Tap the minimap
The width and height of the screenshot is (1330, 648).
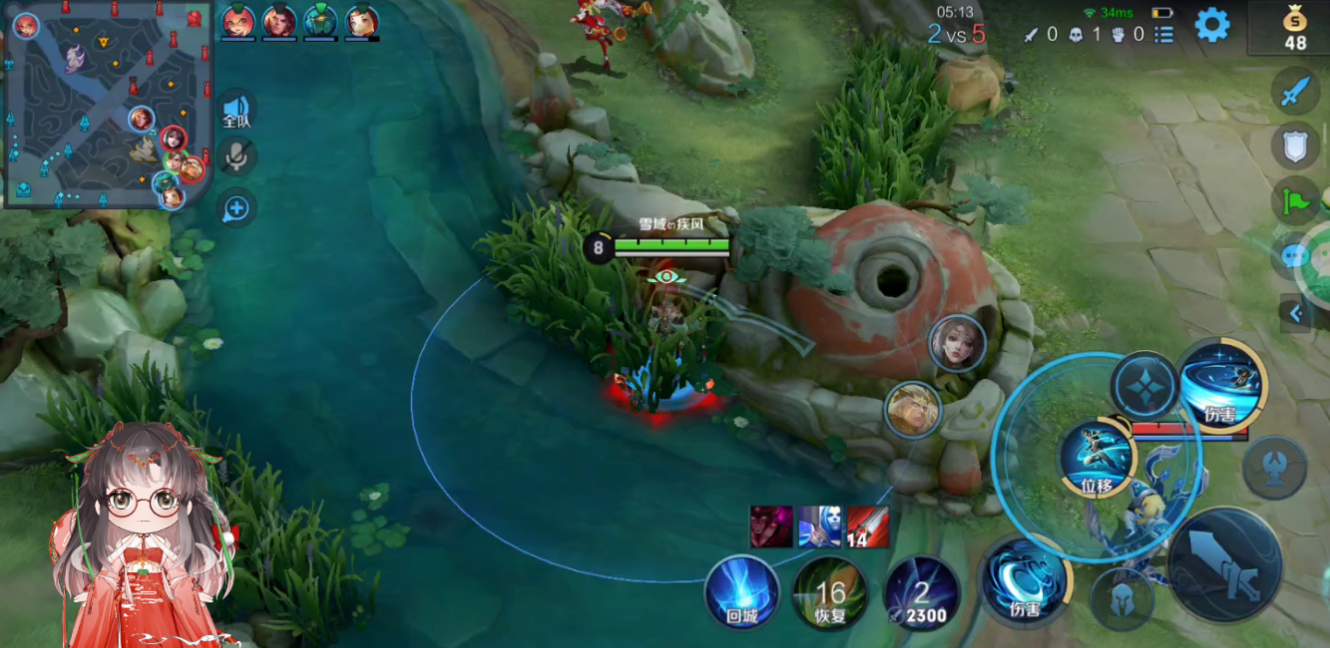108,104
